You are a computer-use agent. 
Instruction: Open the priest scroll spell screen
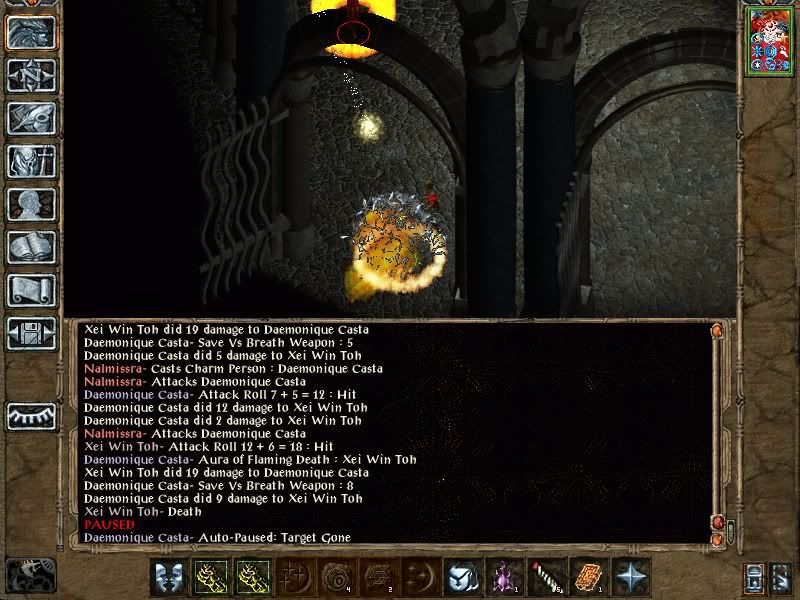click(28, 290)
